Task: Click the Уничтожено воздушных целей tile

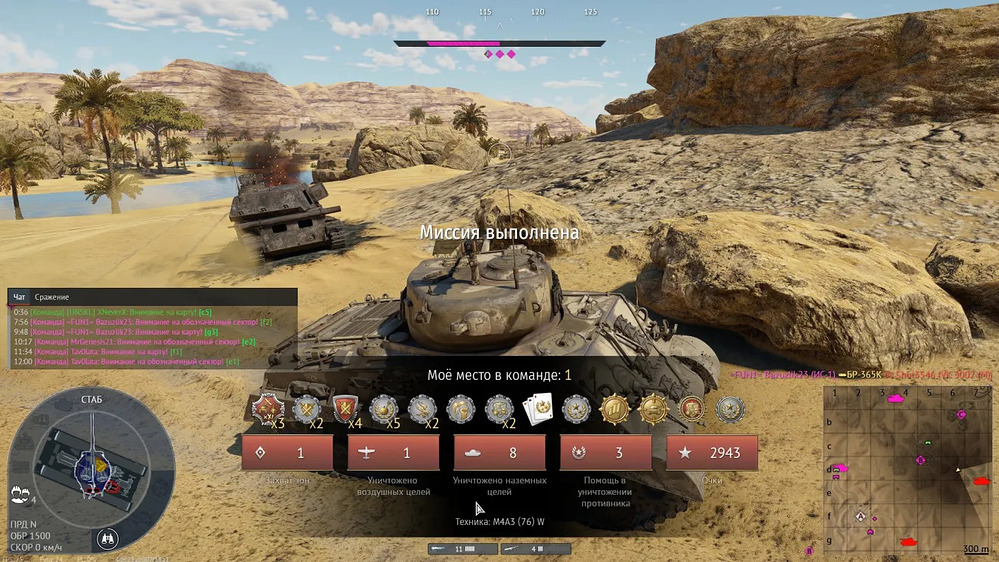Action: click(393, 453)
